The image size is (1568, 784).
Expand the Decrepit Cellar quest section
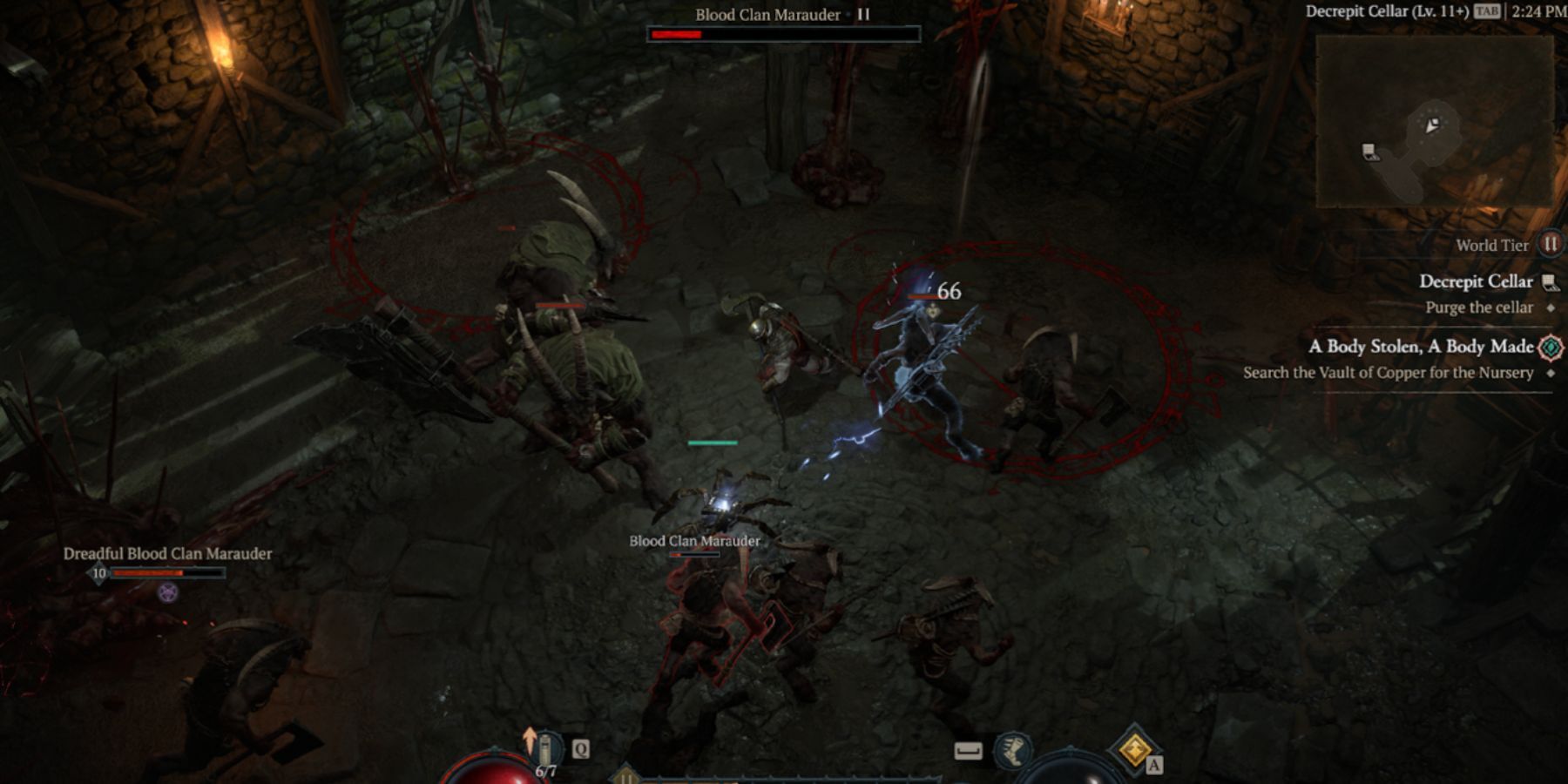pos(1479,281)
